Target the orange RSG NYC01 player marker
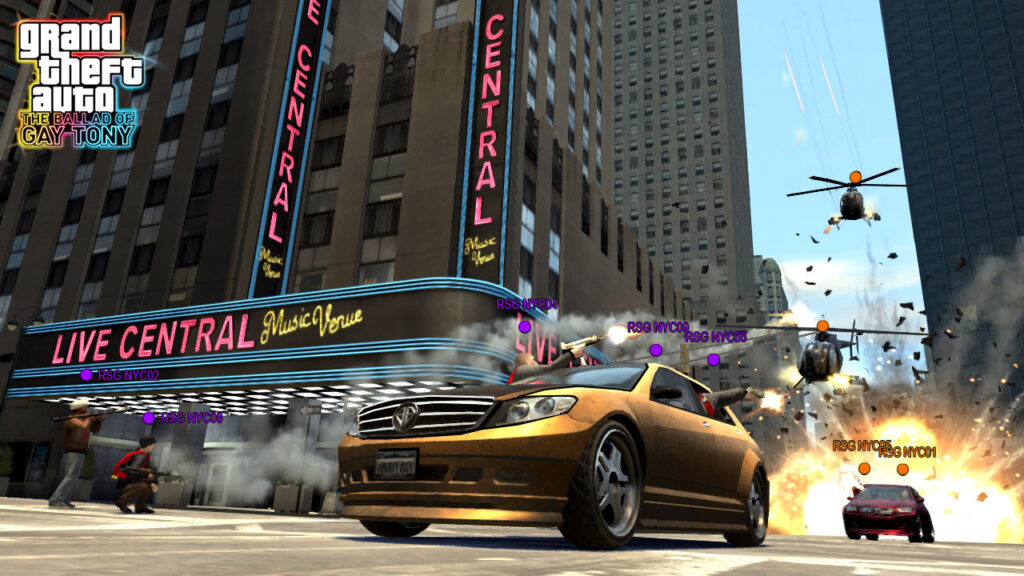The width and height of the screenshot is (1024, 576). (902, 469)
